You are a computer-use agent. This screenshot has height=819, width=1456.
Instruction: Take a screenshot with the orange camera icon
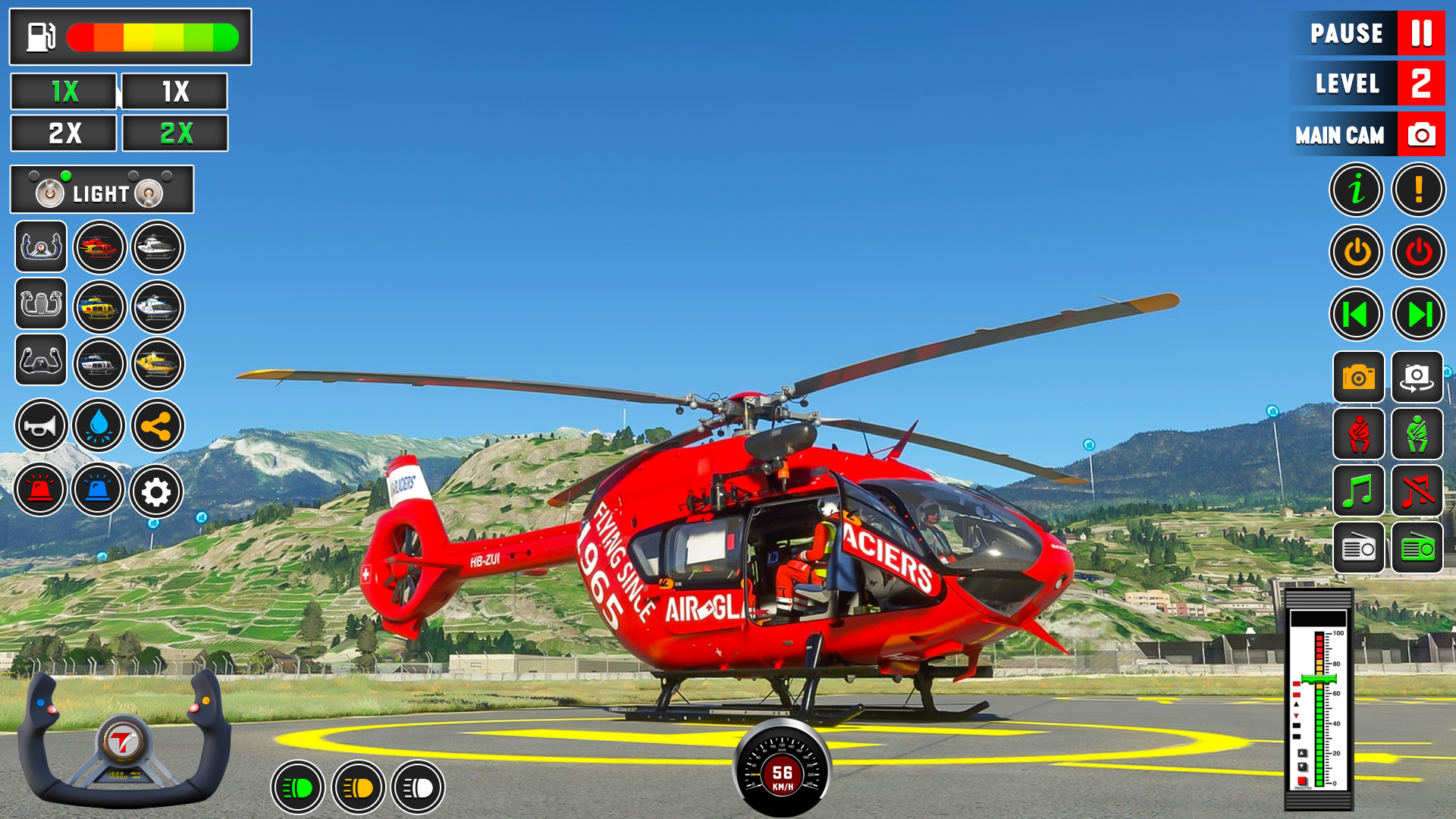click(1357, 378)
